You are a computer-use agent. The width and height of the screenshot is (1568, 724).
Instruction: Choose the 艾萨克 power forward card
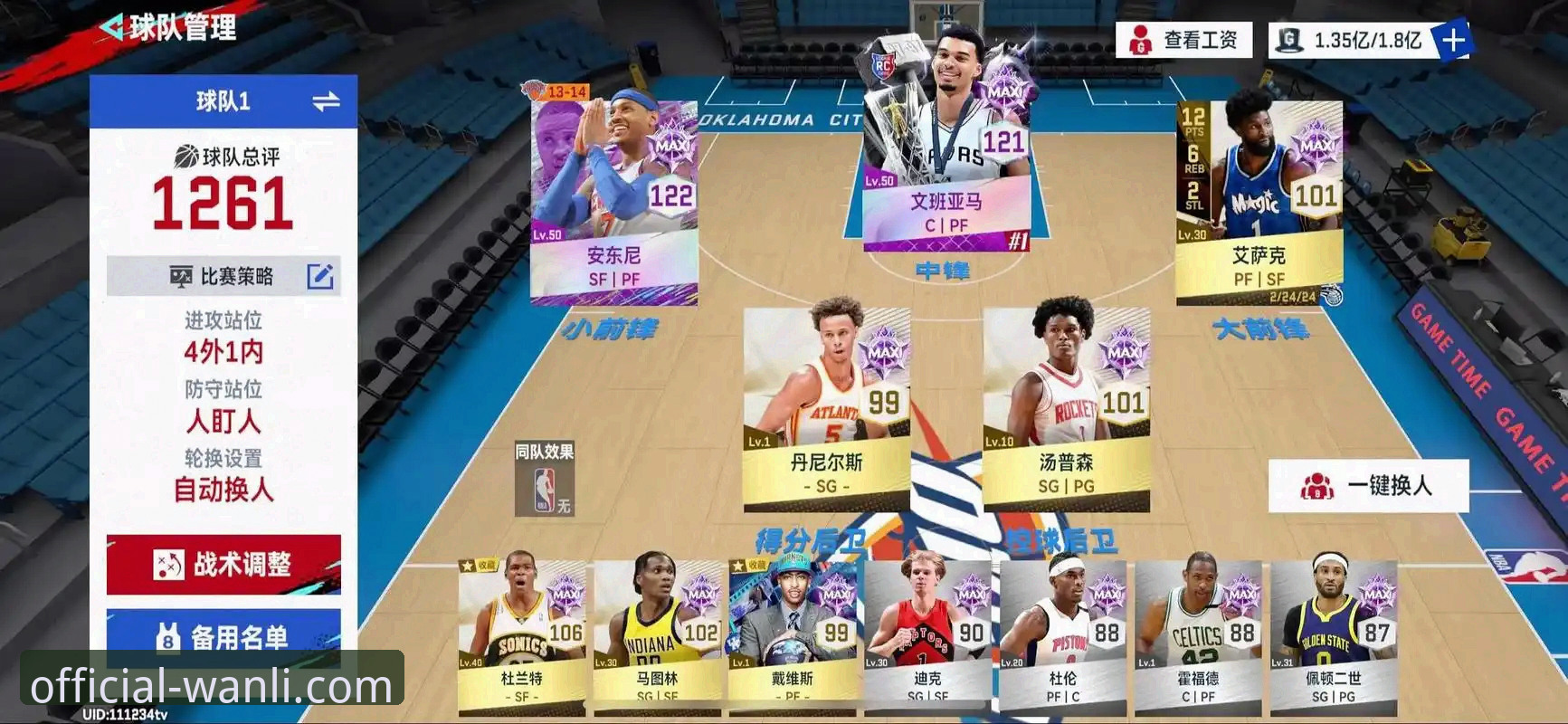[x=1259, y=199]
